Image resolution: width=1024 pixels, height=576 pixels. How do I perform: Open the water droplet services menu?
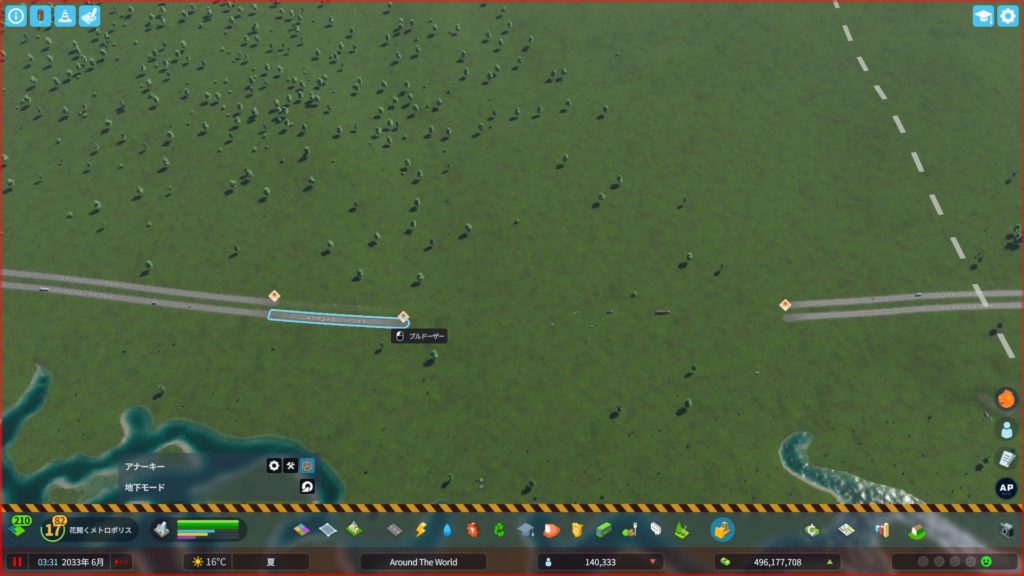(447, 529)
